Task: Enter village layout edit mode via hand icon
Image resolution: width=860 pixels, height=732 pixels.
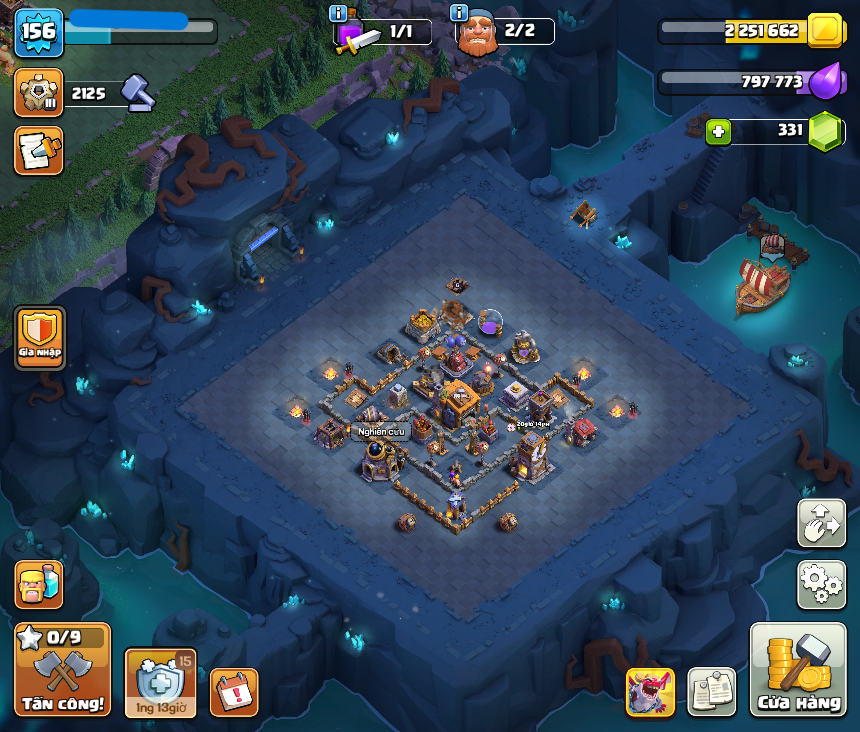Action: click(821, 523)
